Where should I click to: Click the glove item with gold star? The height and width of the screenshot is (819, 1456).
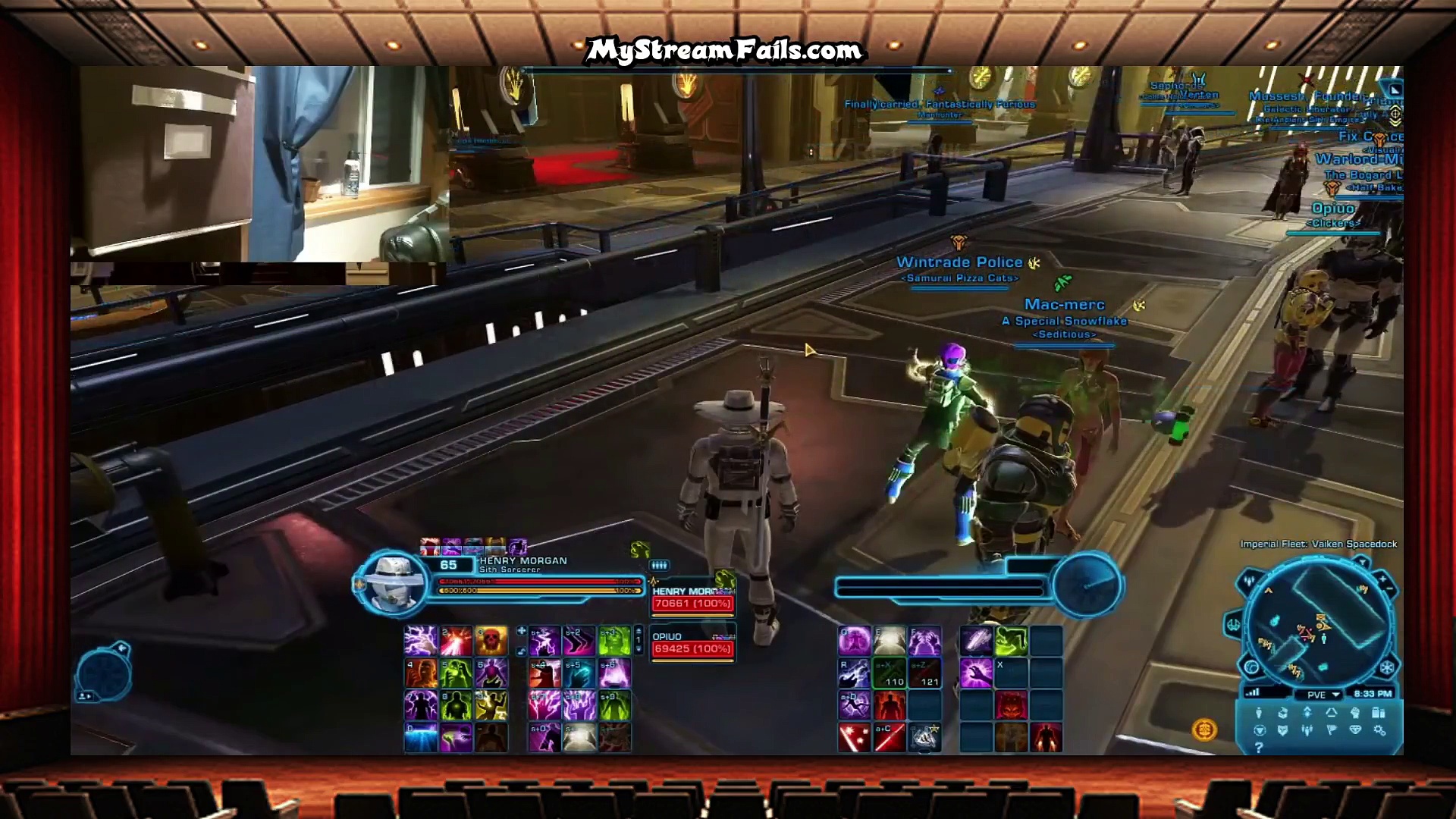[x=924, y=737]
